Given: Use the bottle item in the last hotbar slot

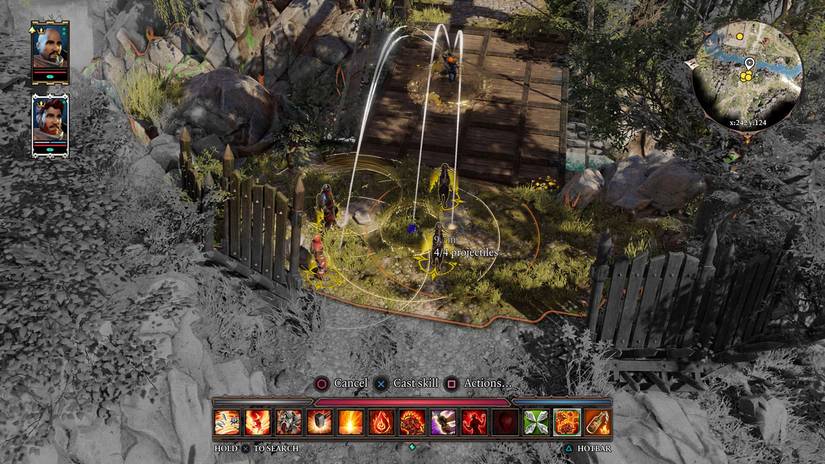Looking at the screenshot, I should (597, 422).
